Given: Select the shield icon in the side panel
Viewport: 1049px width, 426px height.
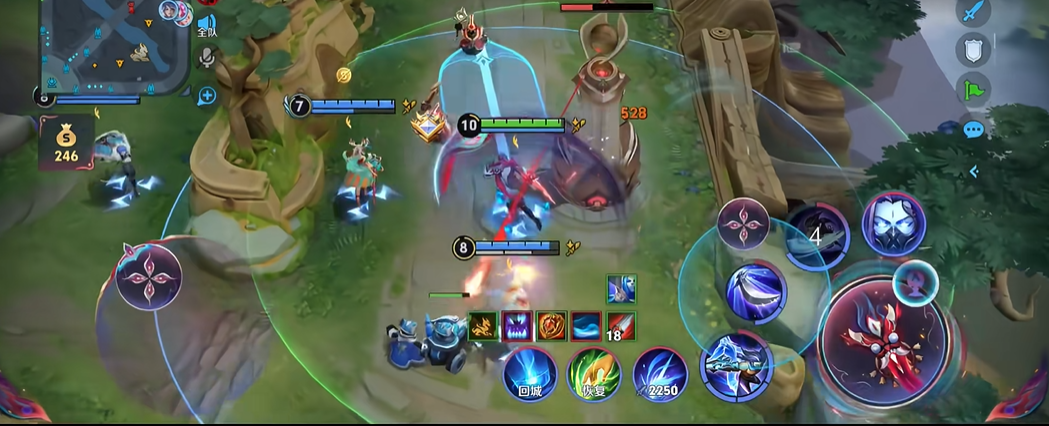Looking at the screenshot, I should coord(973,50).
